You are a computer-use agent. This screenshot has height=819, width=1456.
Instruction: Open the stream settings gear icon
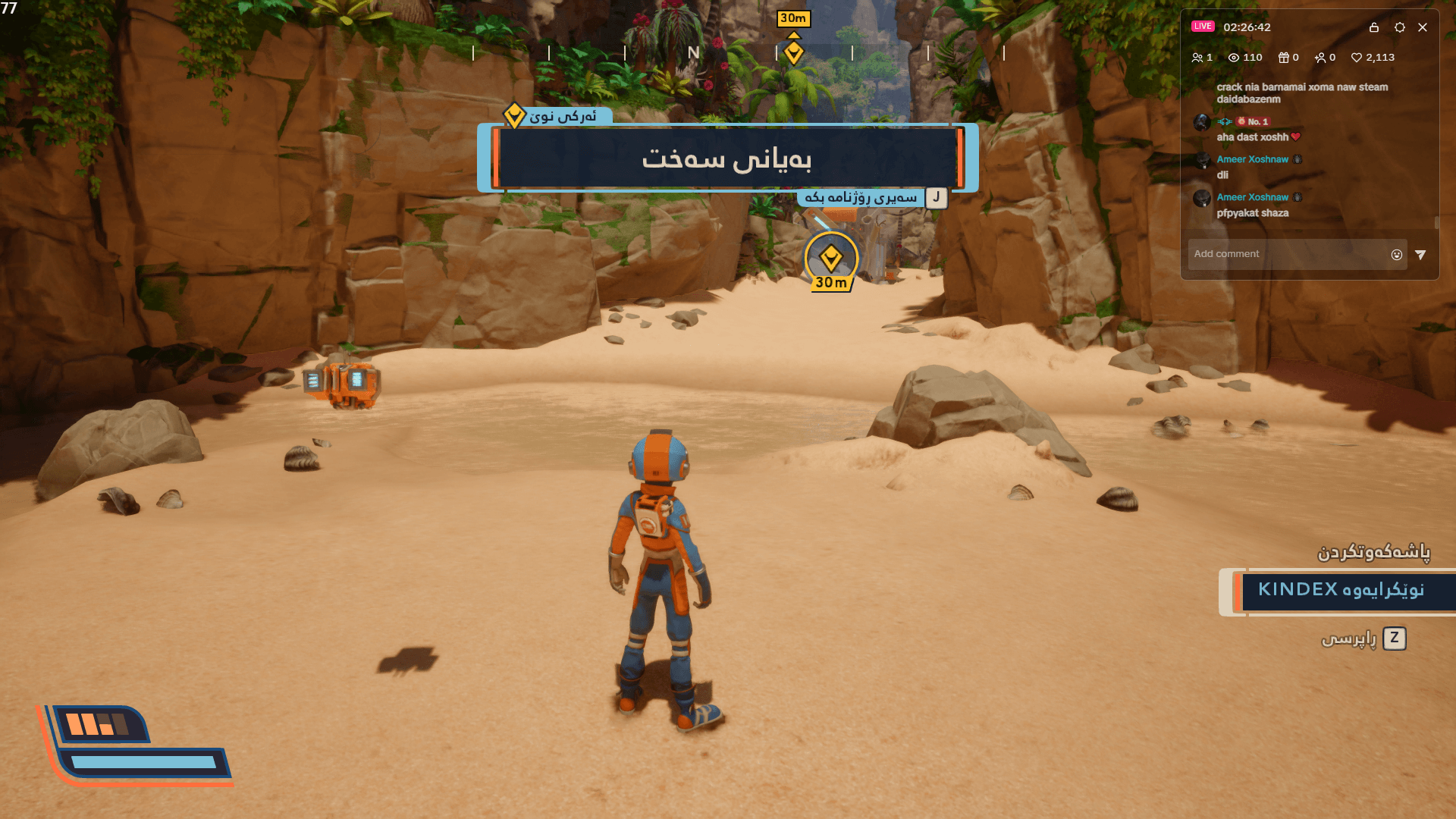pos(1399,27)
